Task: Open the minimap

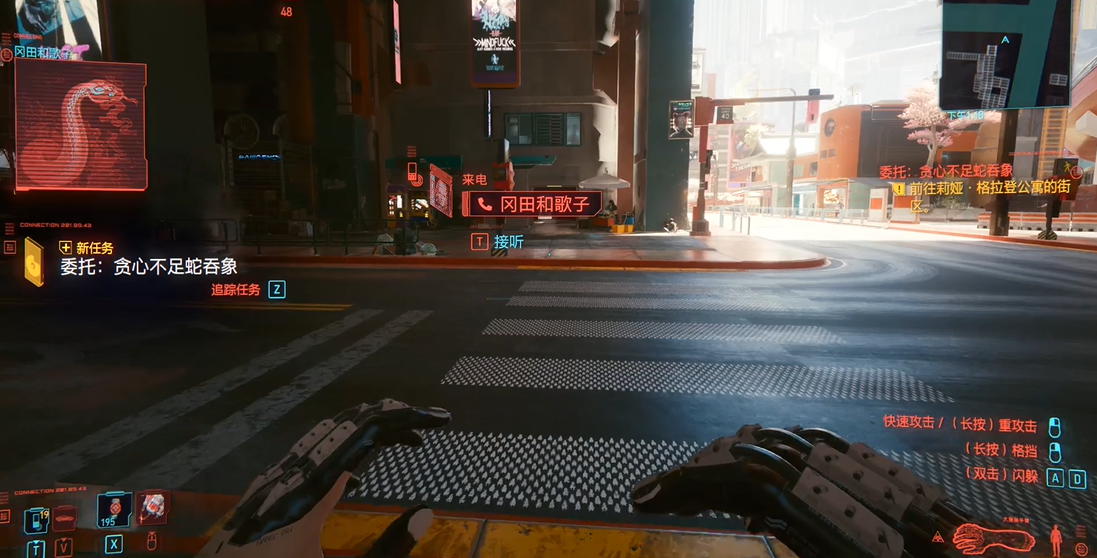Action: click(1005, 54)
